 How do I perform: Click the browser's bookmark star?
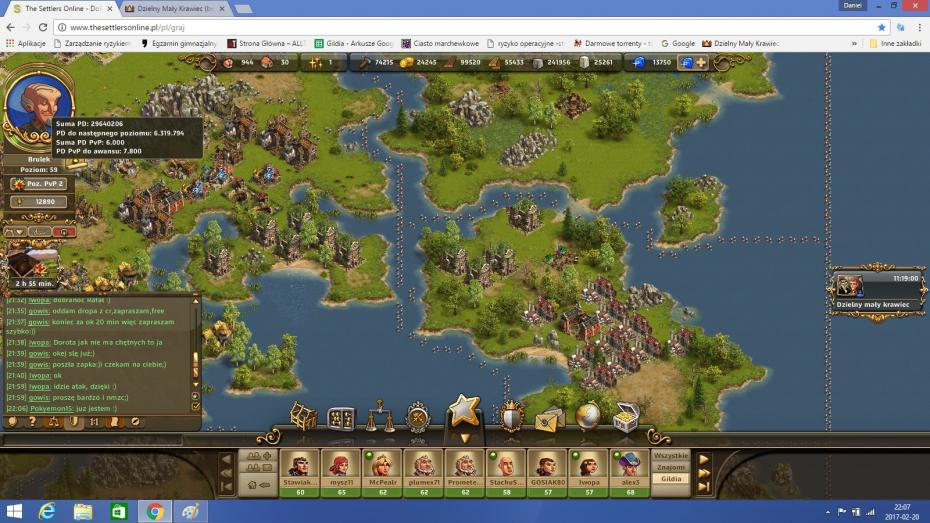click(x=882, y=27)
